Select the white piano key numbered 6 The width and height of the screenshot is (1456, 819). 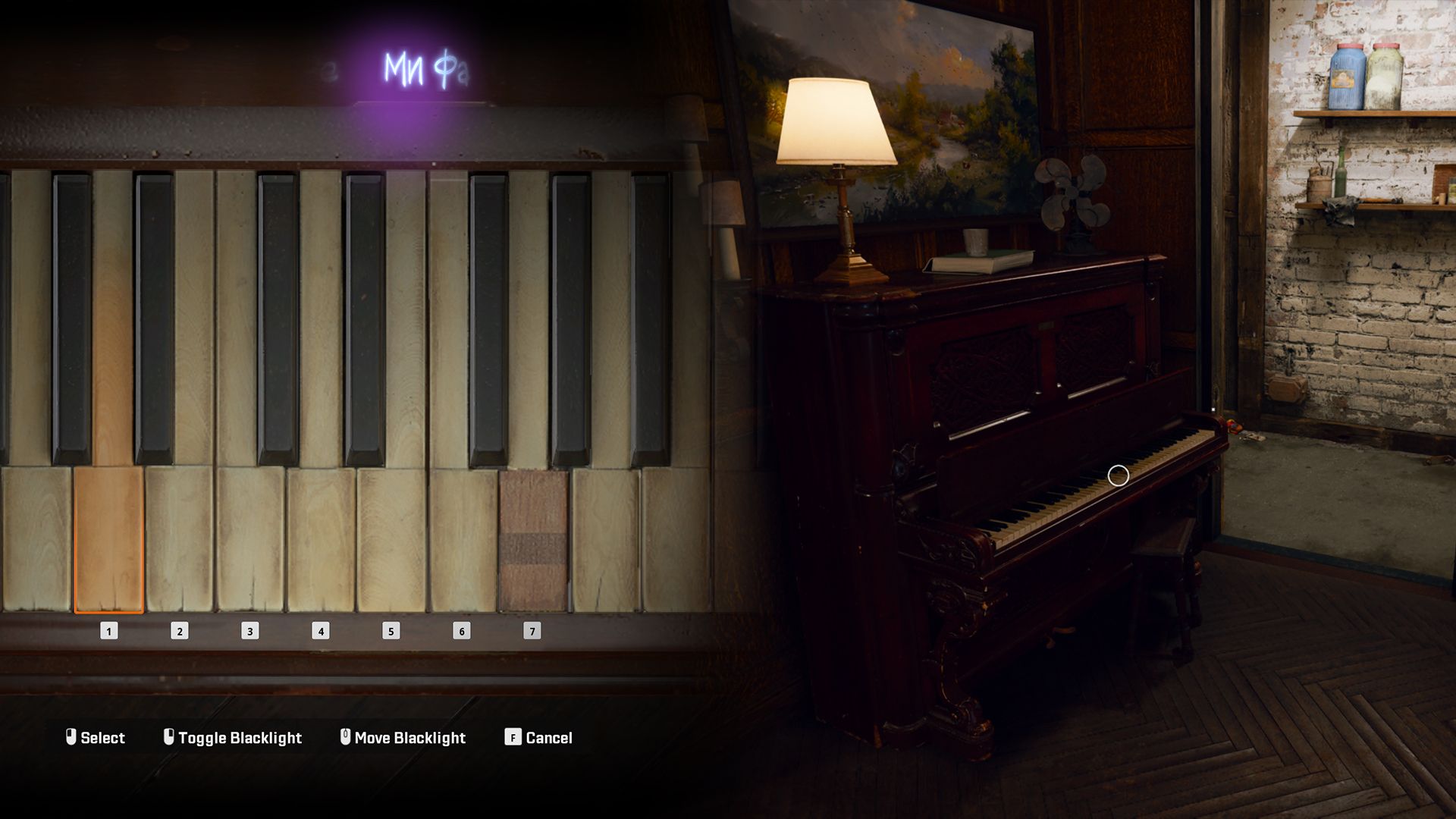click(x=462, y=538)
